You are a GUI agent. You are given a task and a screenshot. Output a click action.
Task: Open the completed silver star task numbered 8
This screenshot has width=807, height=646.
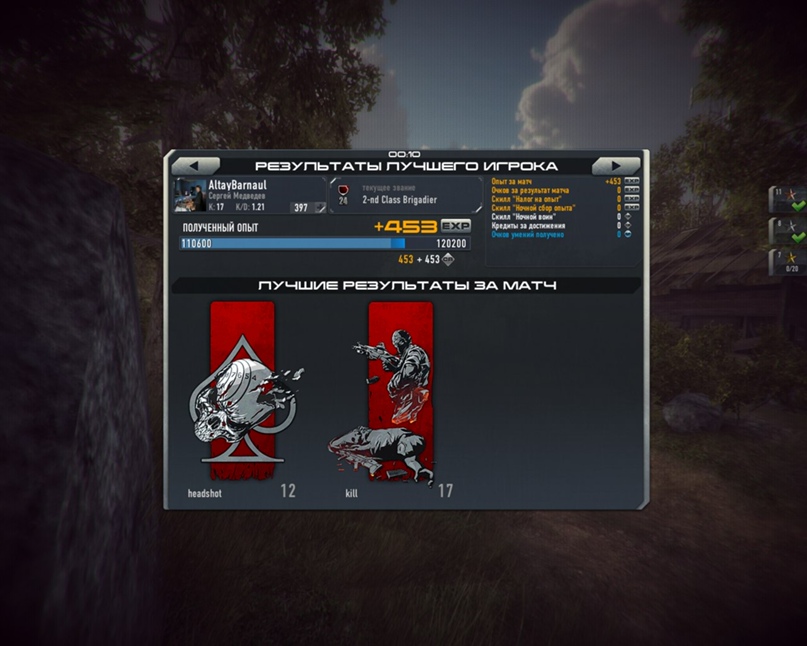(x=787, y=231)
